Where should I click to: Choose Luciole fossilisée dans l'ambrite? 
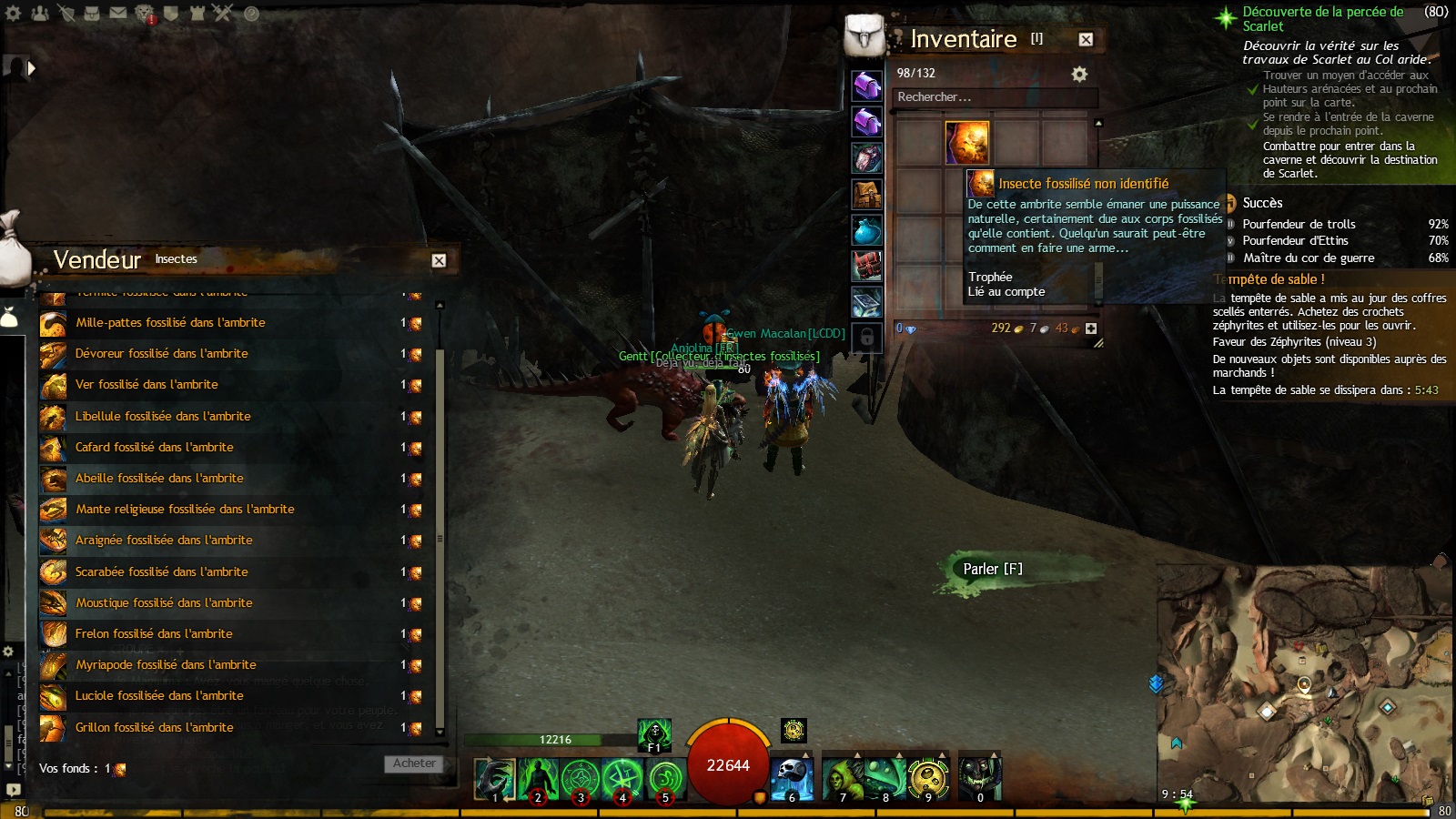159,696
